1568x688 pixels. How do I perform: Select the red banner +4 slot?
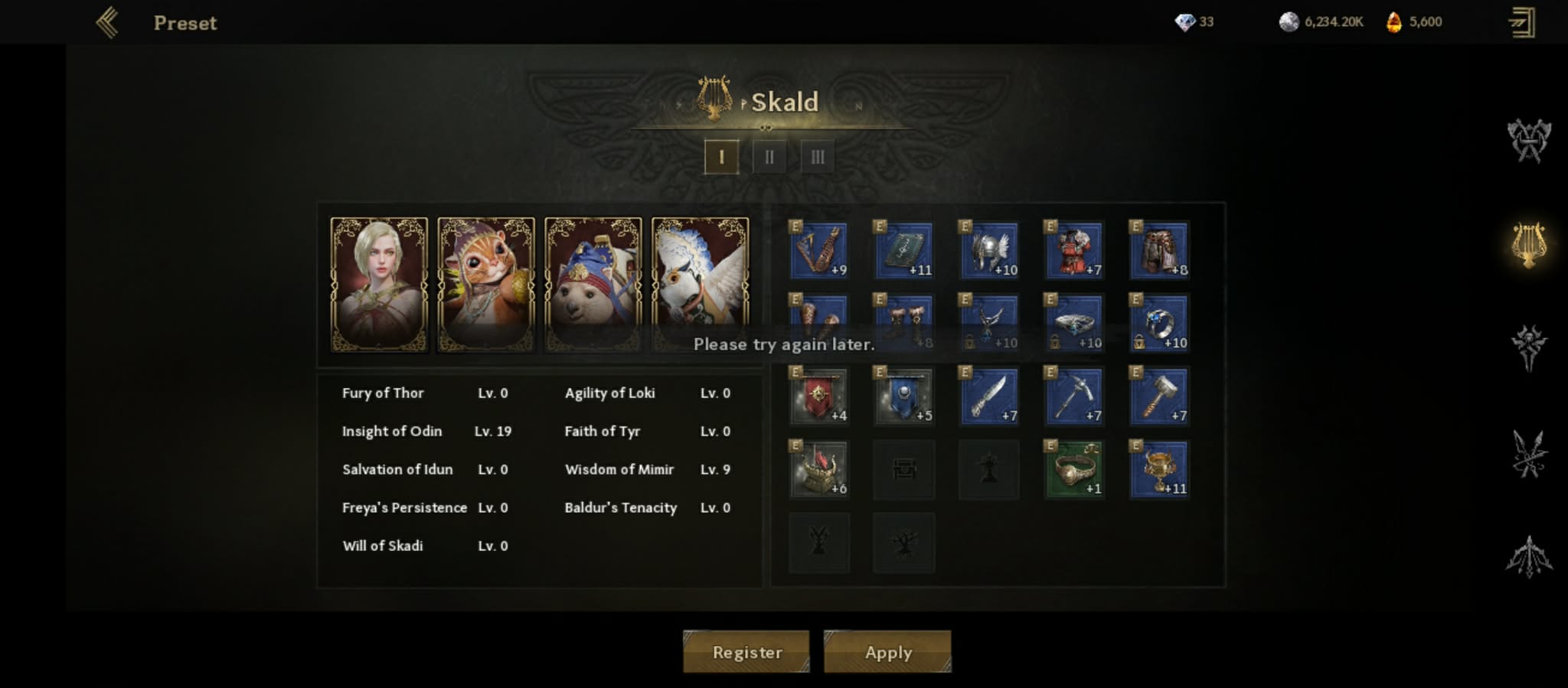coord(819,396)
